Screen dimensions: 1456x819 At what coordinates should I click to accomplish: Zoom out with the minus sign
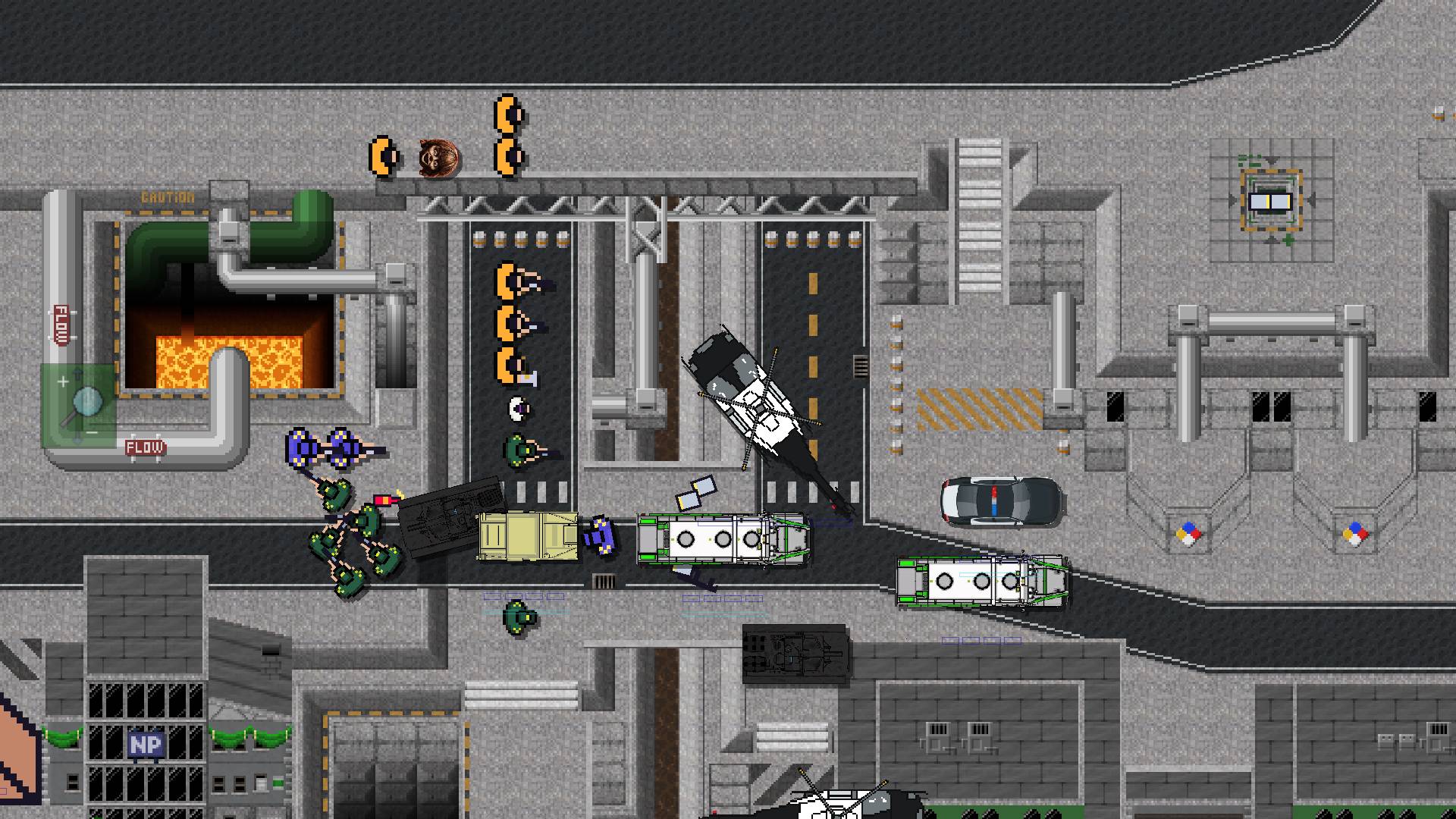click(92, 432)
